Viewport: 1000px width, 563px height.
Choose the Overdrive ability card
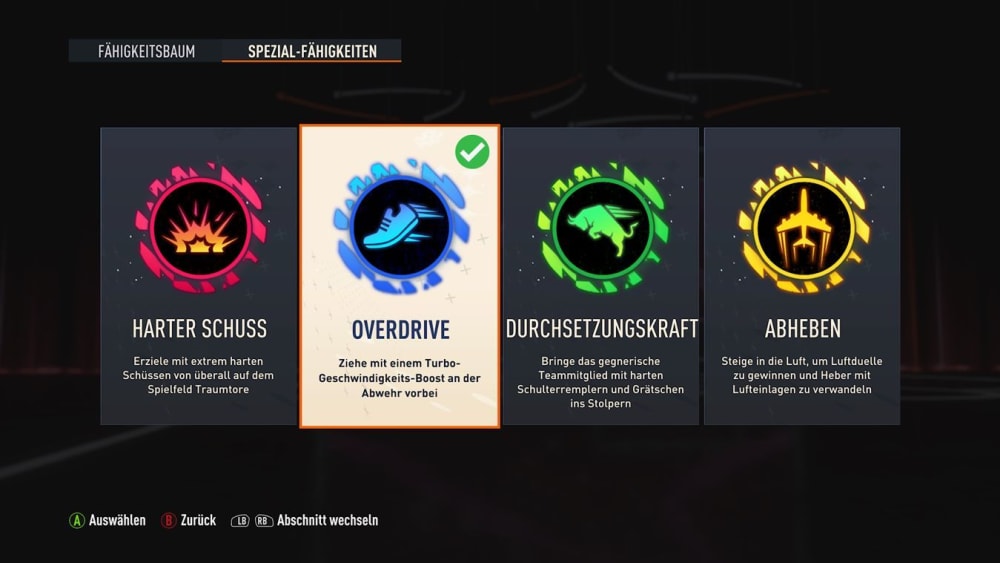pos(400,275)
